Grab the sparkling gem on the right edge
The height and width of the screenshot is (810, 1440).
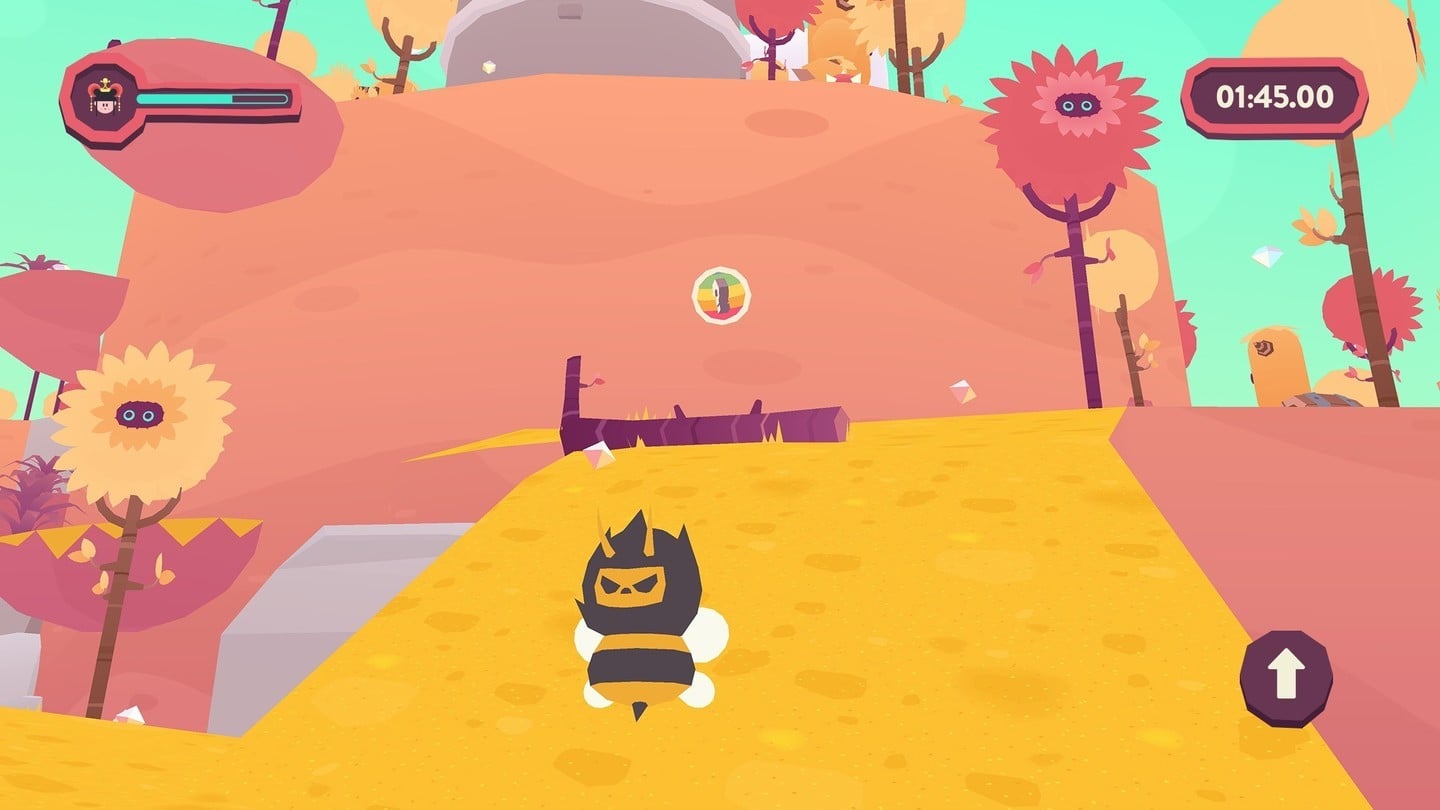[x=1266, y=256]
